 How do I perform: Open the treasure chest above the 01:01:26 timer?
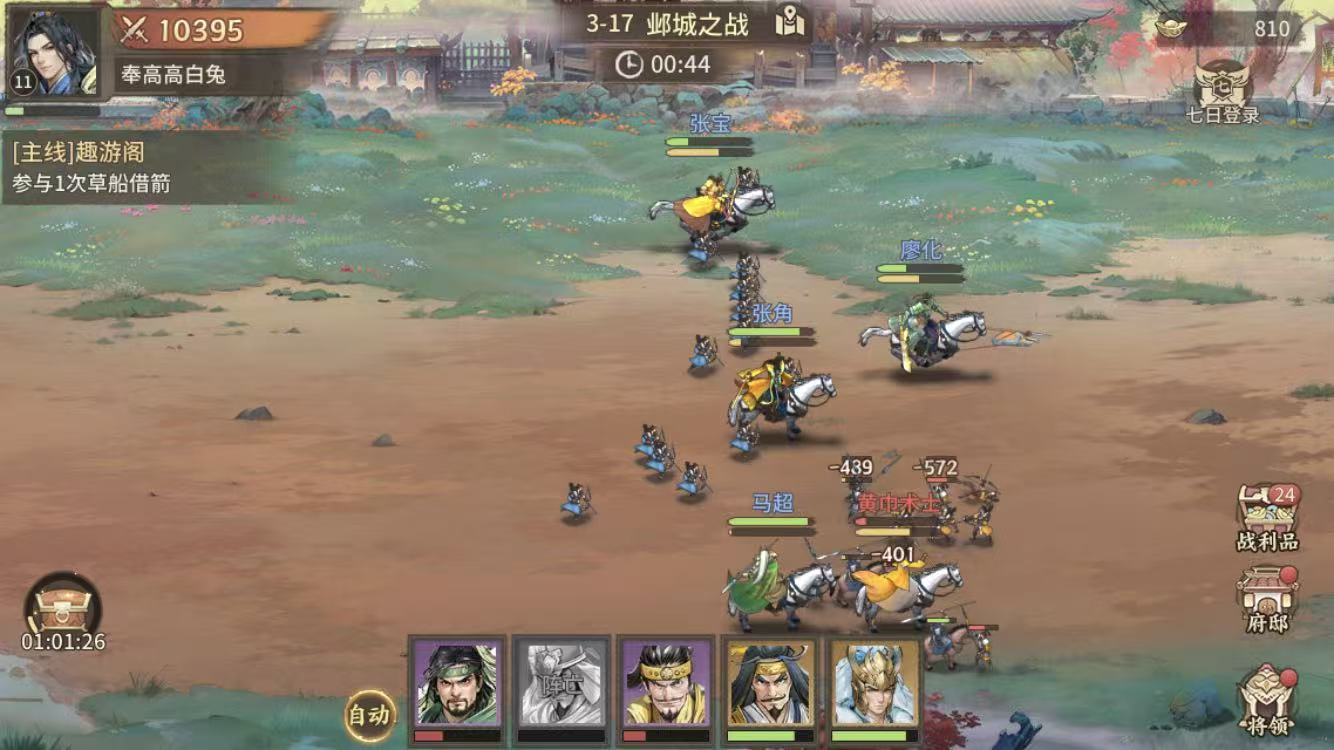[x=62, y=607]
